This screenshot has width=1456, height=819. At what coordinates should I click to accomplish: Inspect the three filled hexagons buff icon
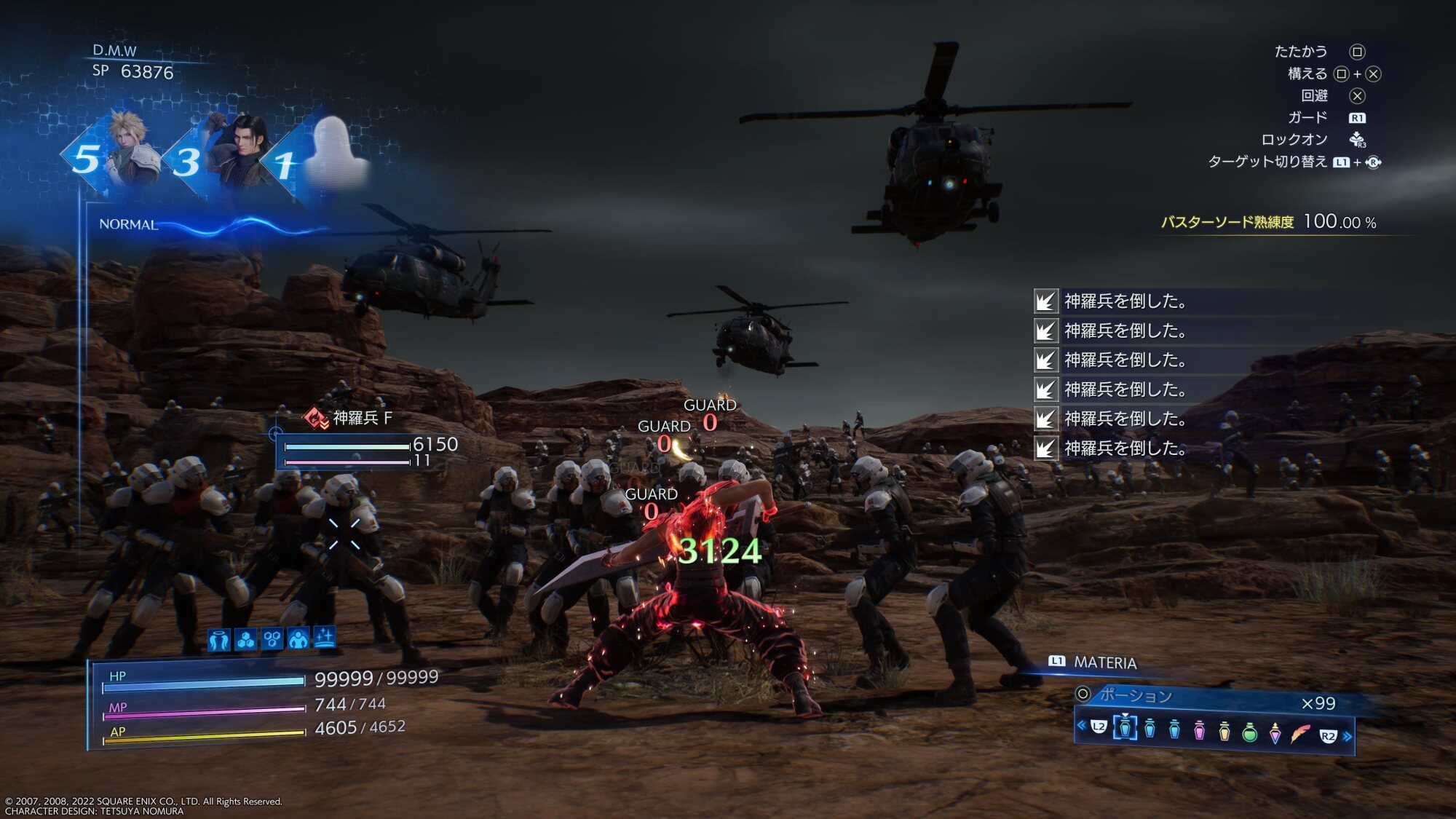246,640
